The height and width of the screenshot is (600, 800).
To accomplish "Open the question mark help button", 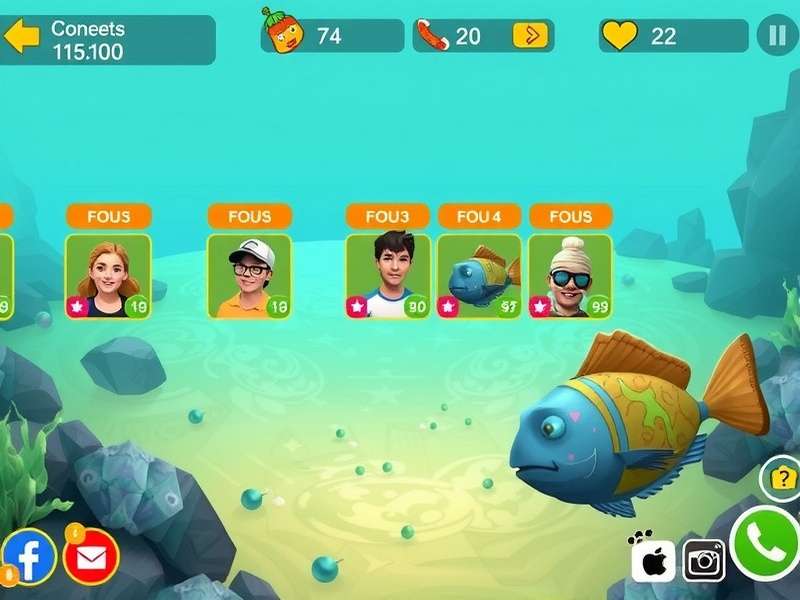I will 780,479.
